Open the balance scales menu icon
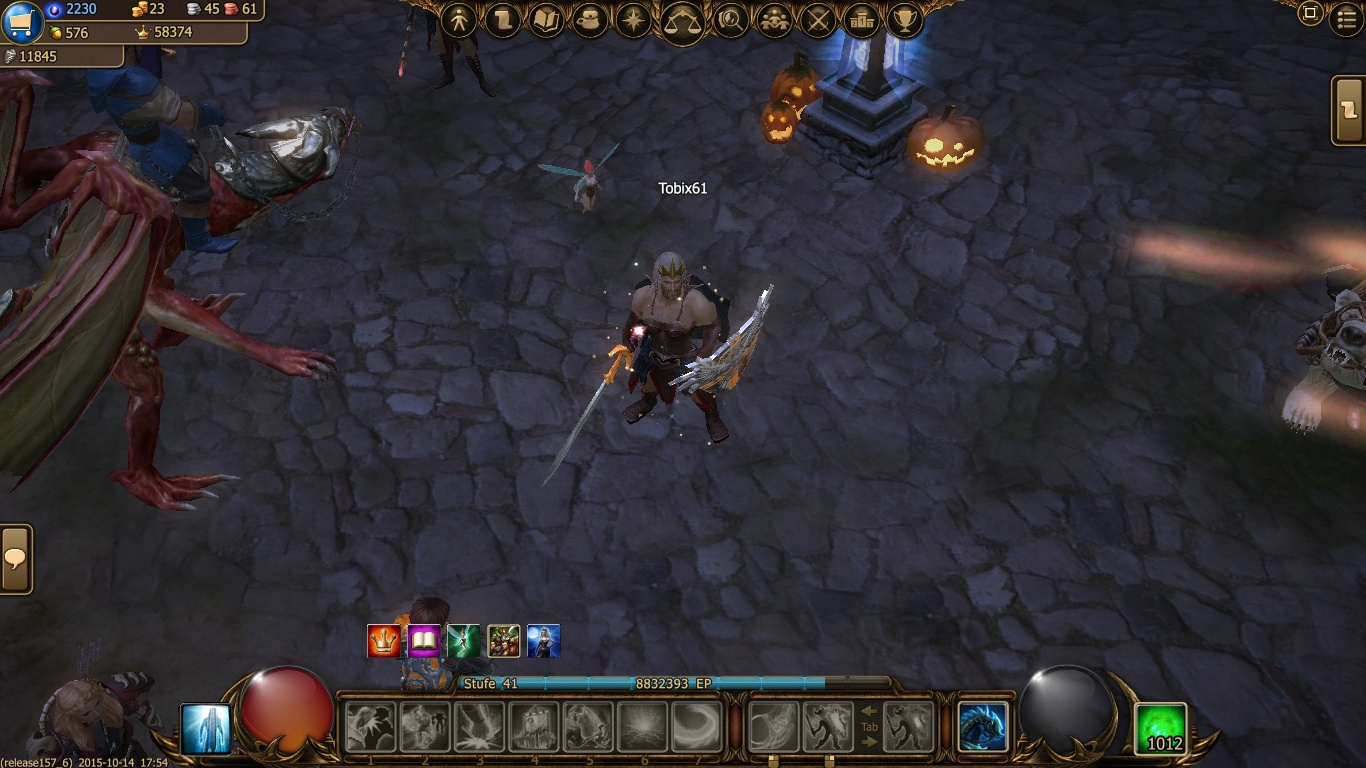 [682, 20]
